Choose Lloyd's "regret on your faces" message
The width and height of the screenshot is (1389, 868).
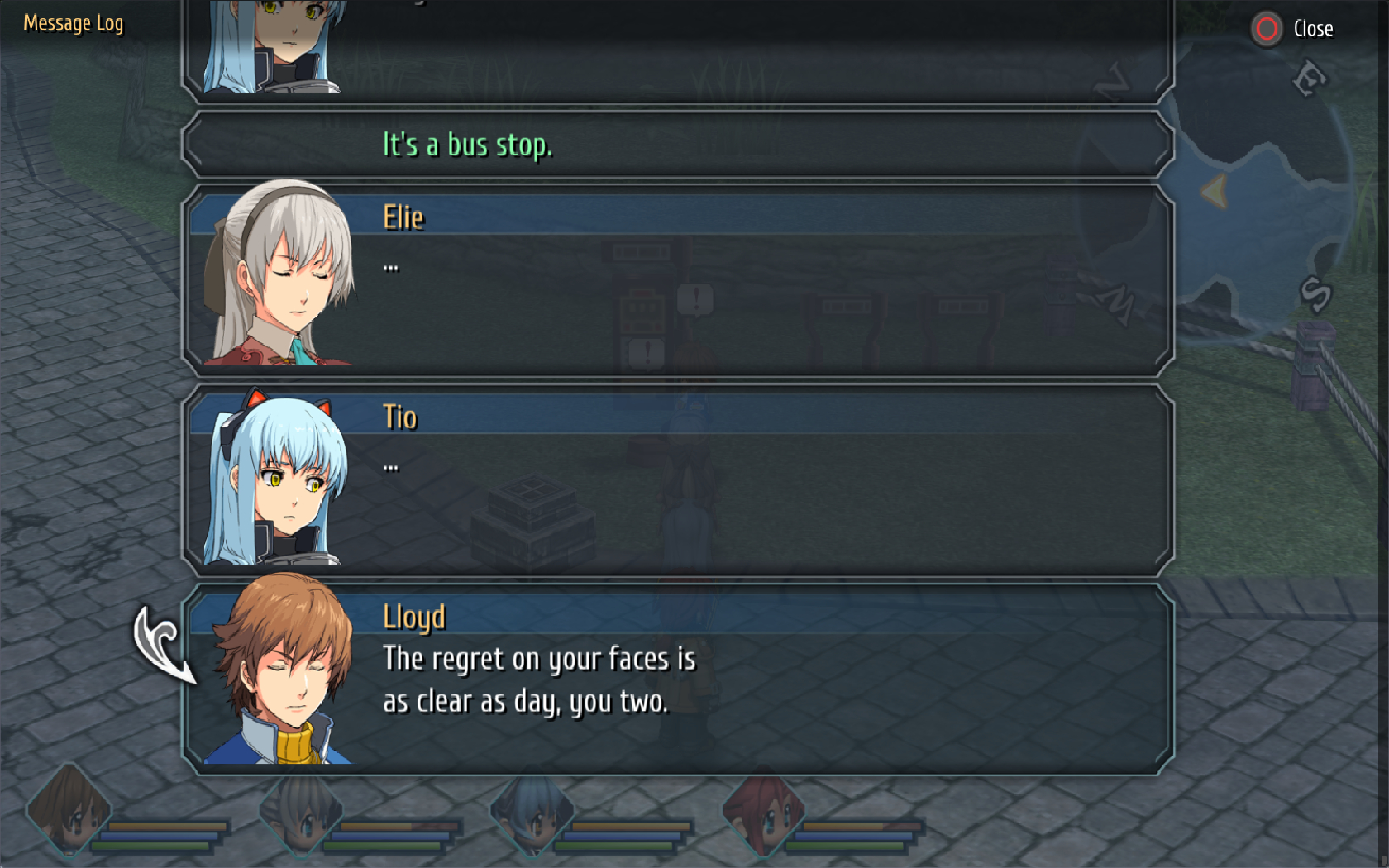click(x=676, y=680)
